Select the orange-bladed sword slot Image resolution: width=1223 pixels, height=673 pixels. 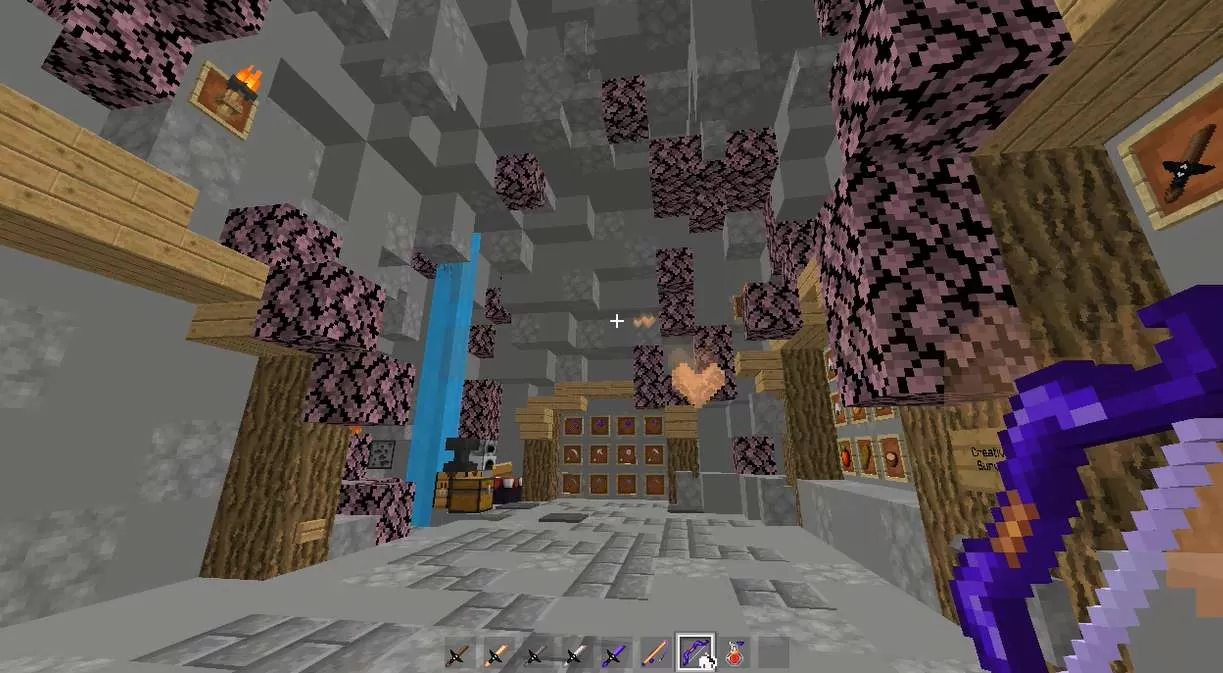click(497, 655)
